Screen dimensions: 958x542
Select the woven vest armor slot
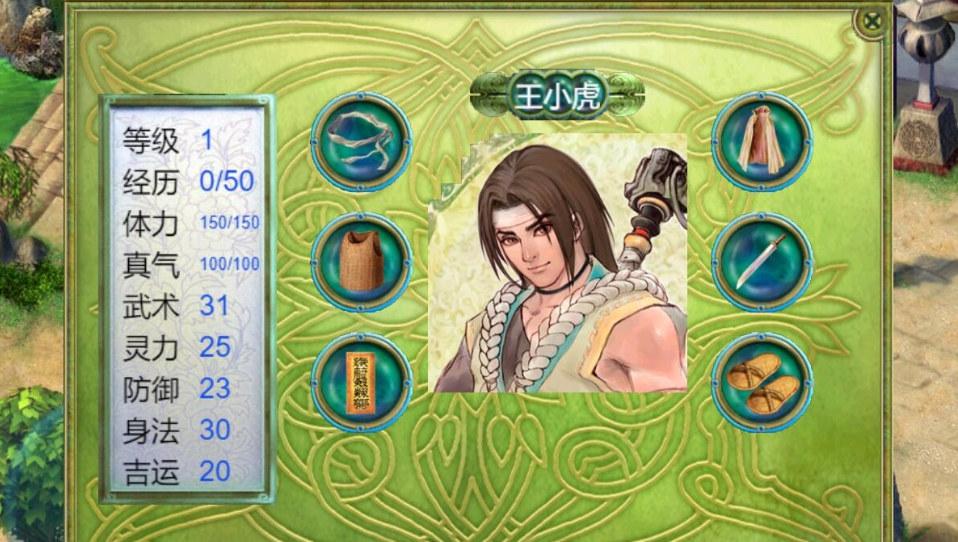(361, 263)
